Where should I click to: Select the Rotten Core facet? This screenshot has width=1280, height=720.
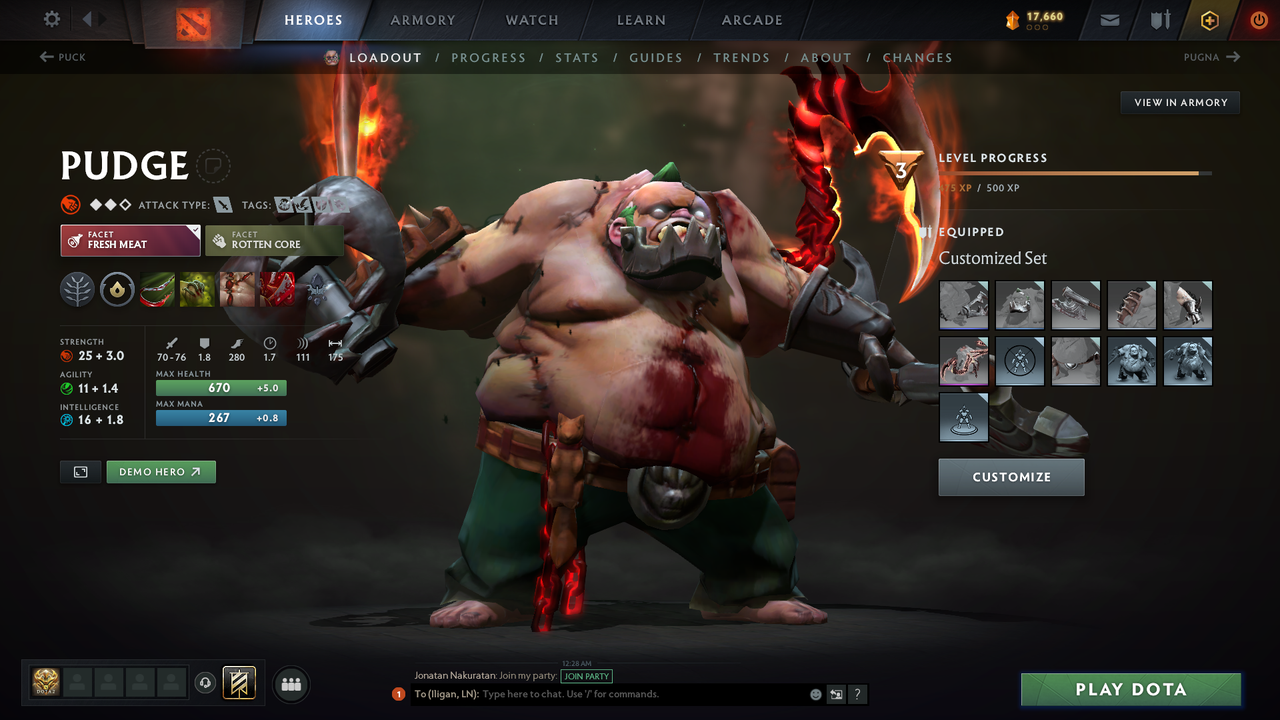(274, 240)
